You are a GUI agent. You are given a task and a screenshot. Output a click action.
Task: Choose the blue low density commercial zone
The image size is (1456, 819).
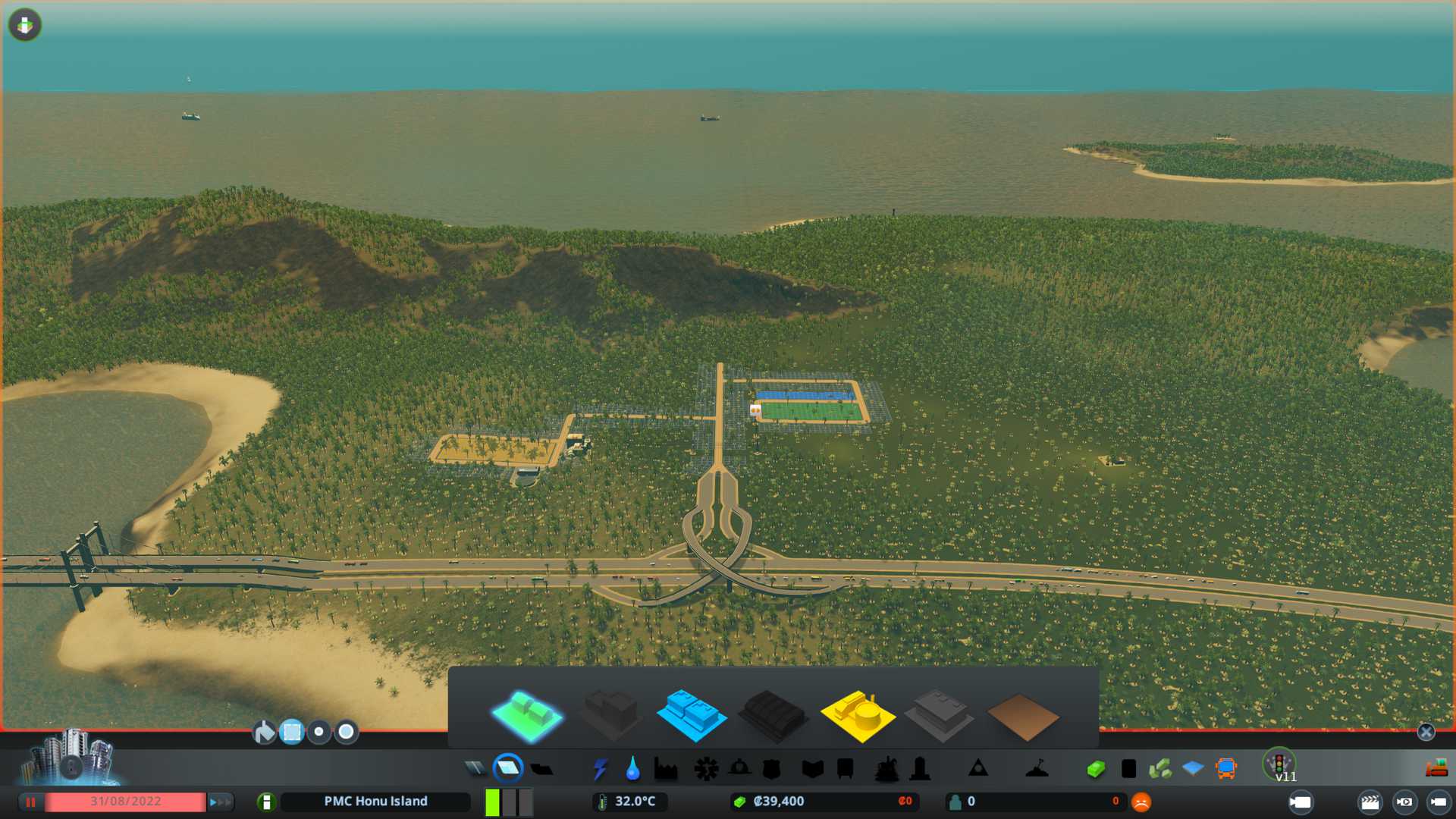[x=691, y=715]
